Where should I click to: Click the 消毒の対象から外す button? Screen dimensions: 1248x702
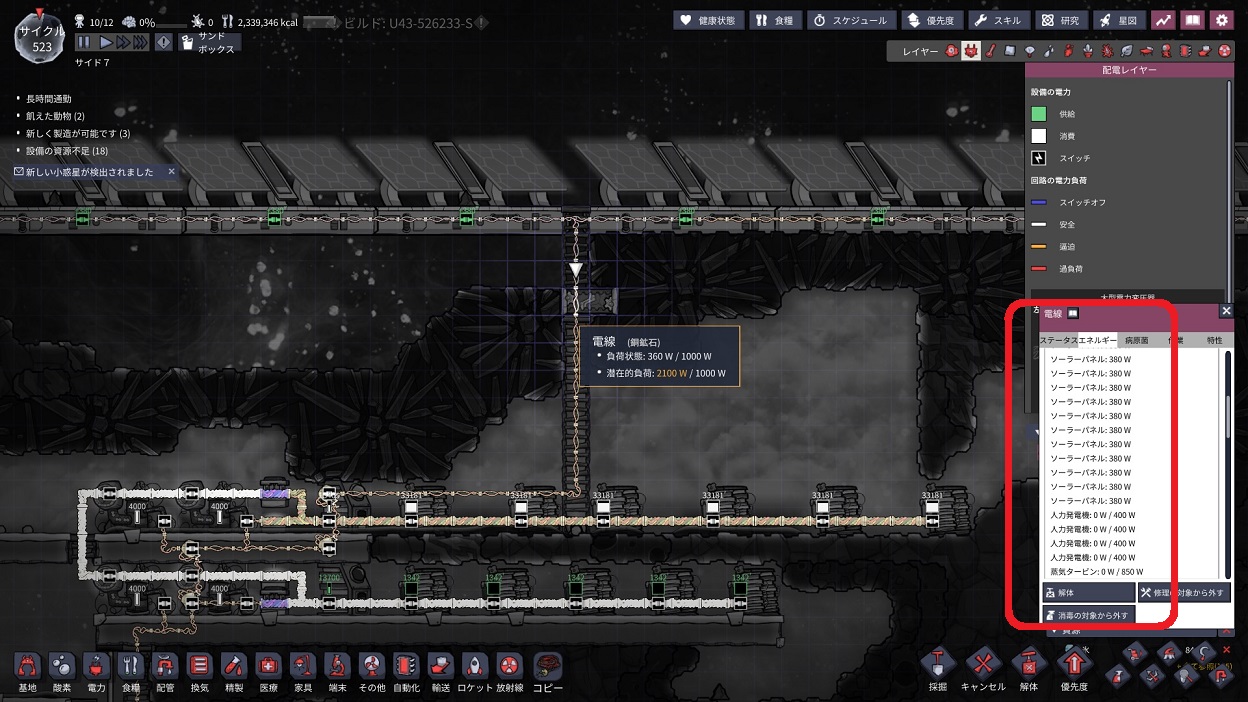point(1088,615)
